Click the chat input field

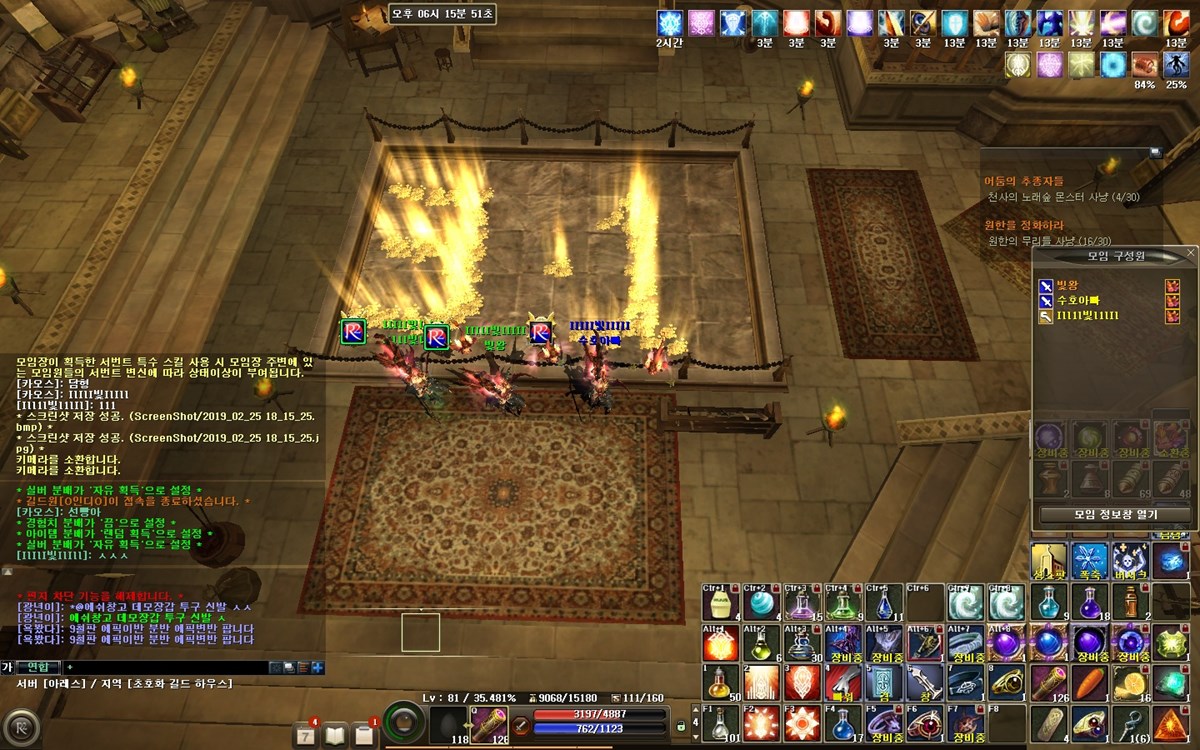(x=170, y=667)
